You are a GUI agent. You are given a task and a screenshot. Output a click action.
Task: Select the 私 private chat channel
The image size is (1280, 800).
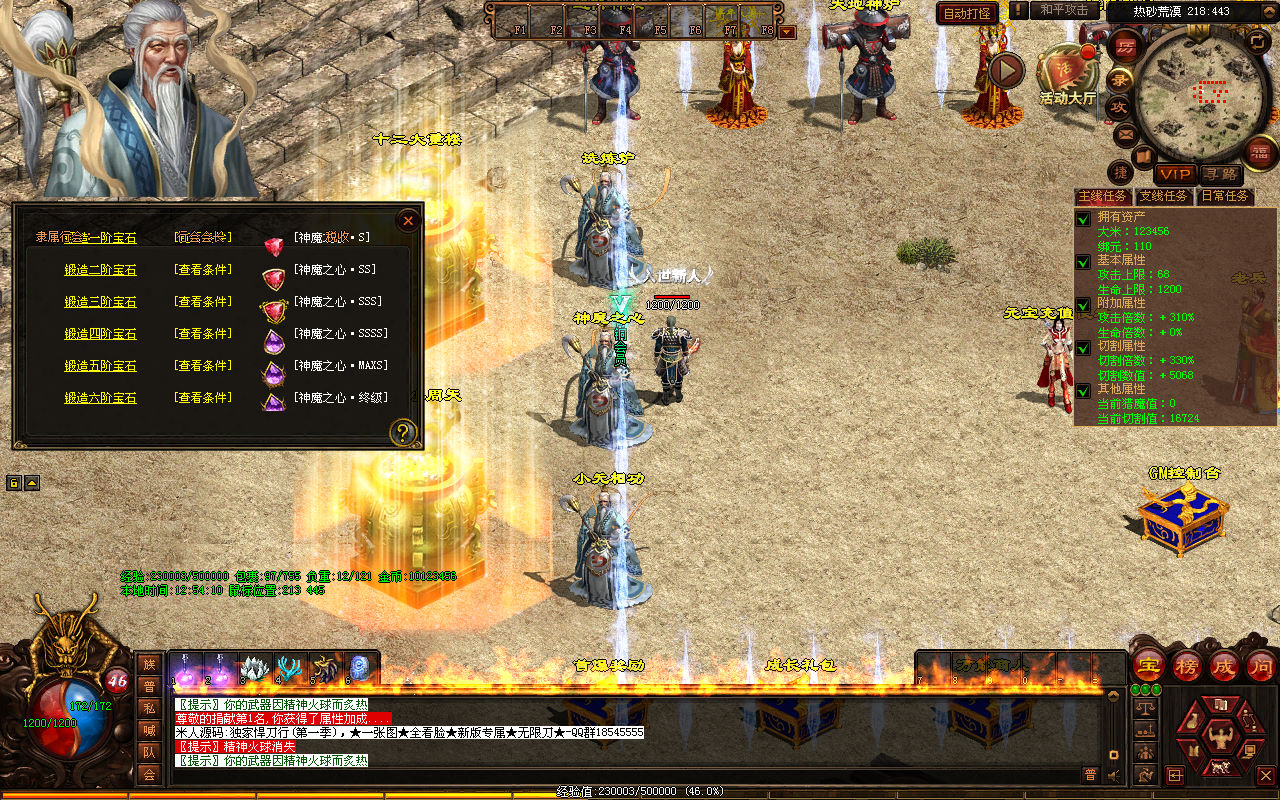[149, 708]
